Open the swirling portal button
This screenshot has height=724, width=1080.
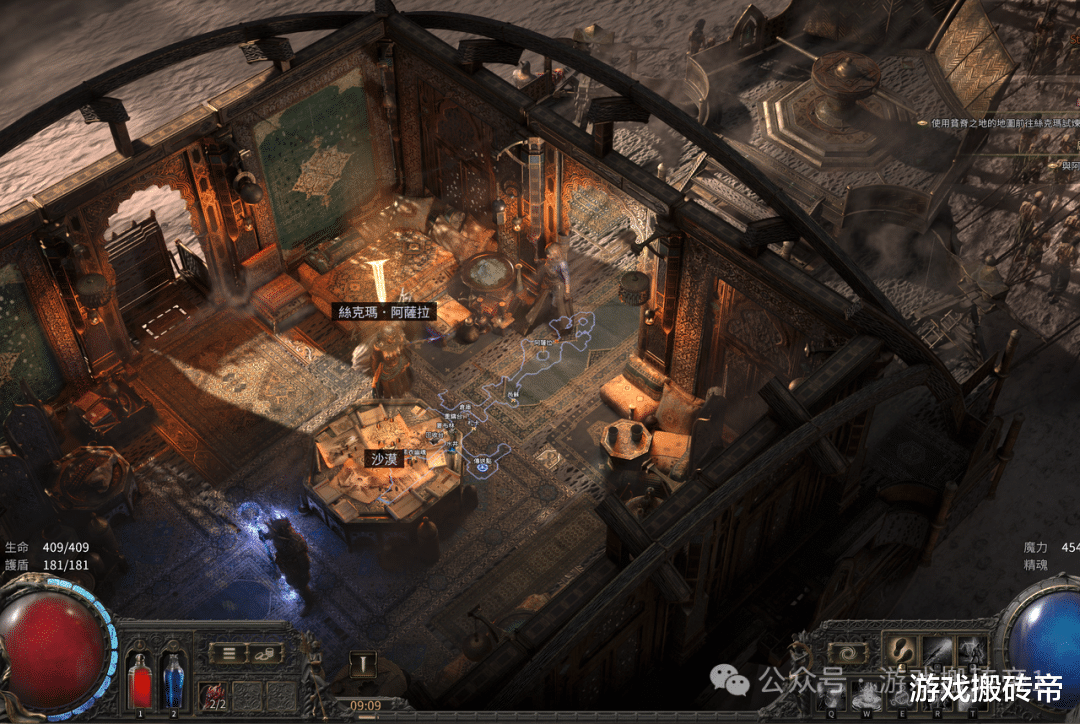click(848, 653)
